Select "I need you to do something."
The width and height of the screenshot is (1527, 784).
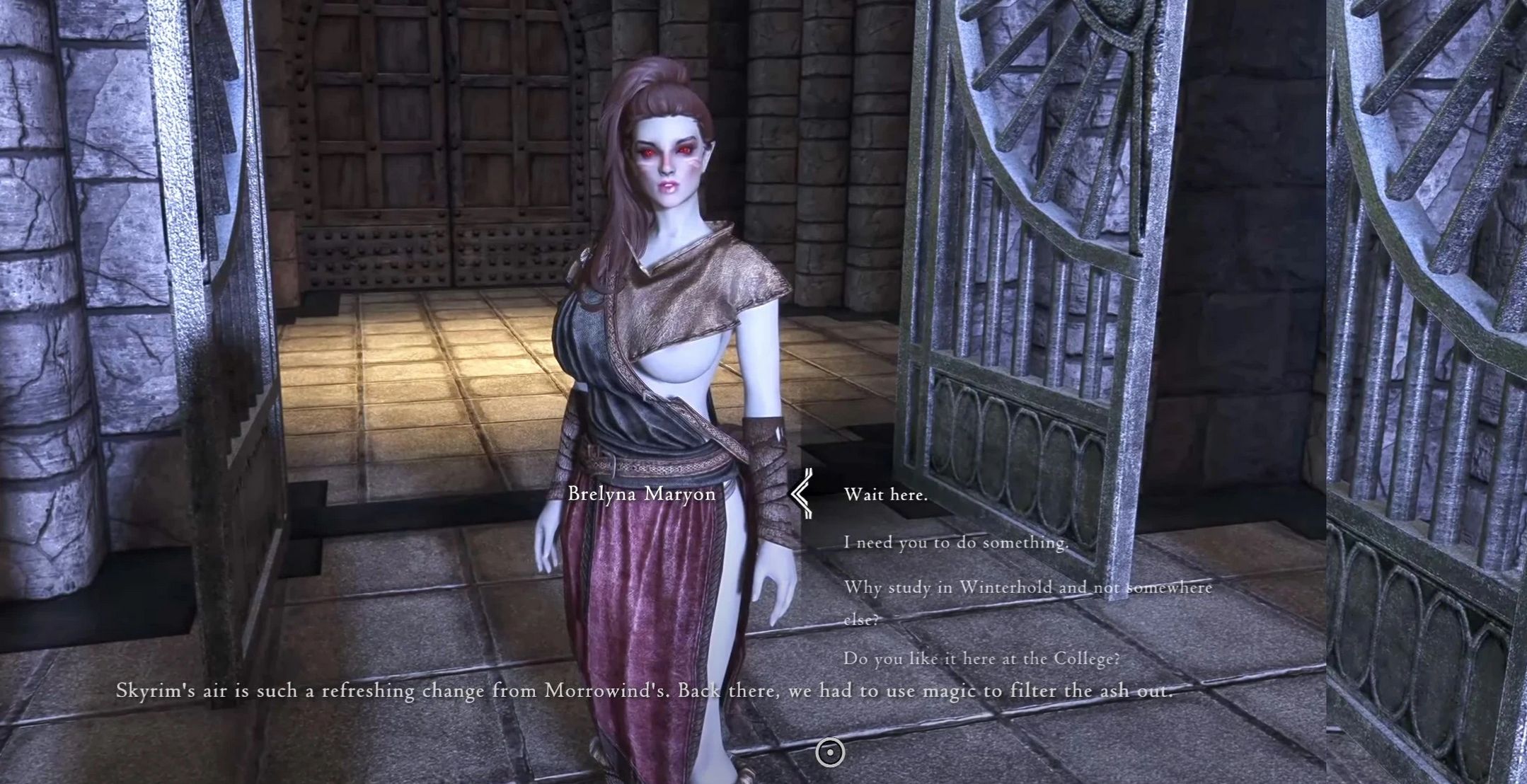coord(955,542)
